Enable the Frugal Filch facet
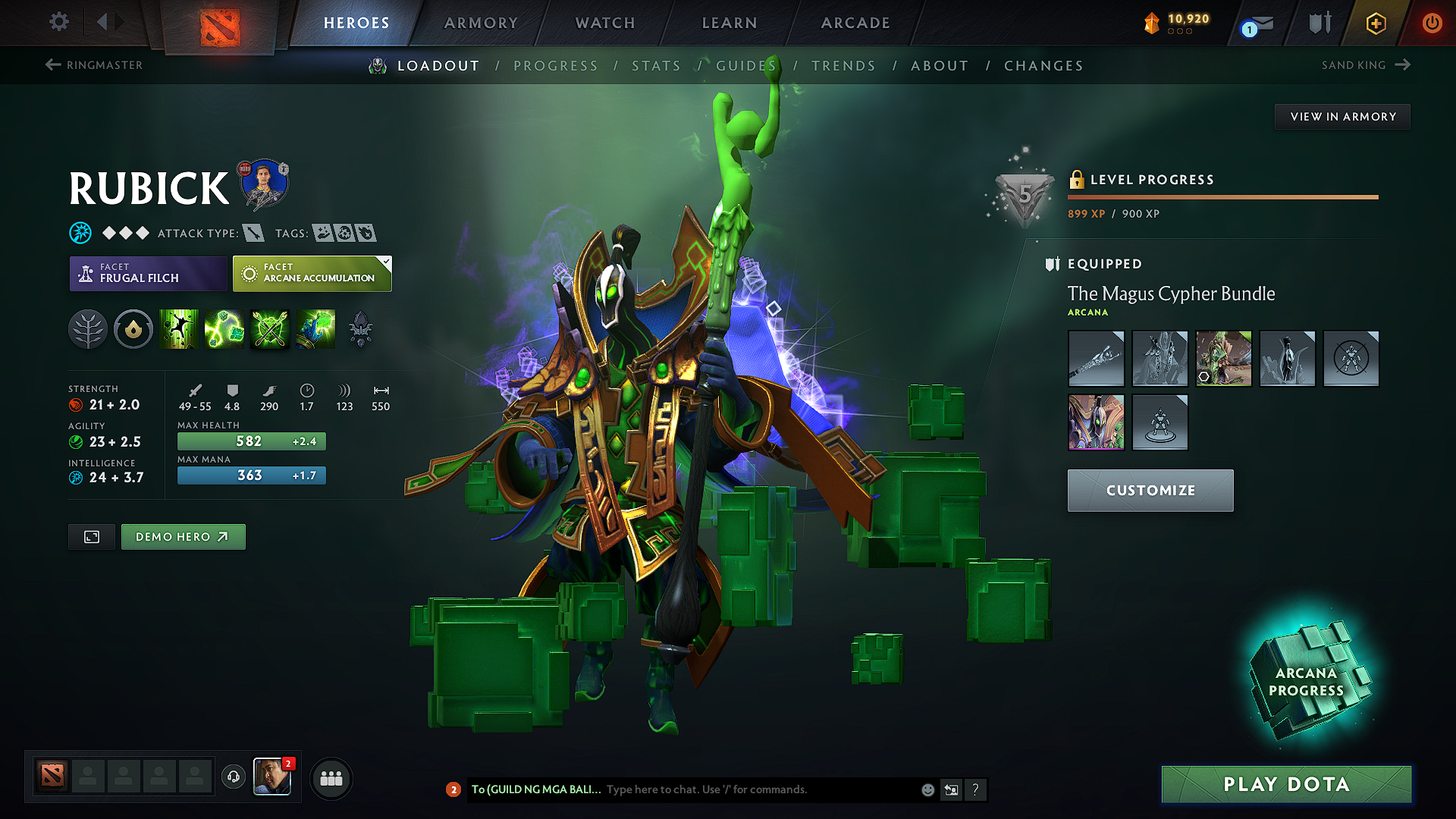The width and height of the screenshot is (1456, 819). (148, 274)
